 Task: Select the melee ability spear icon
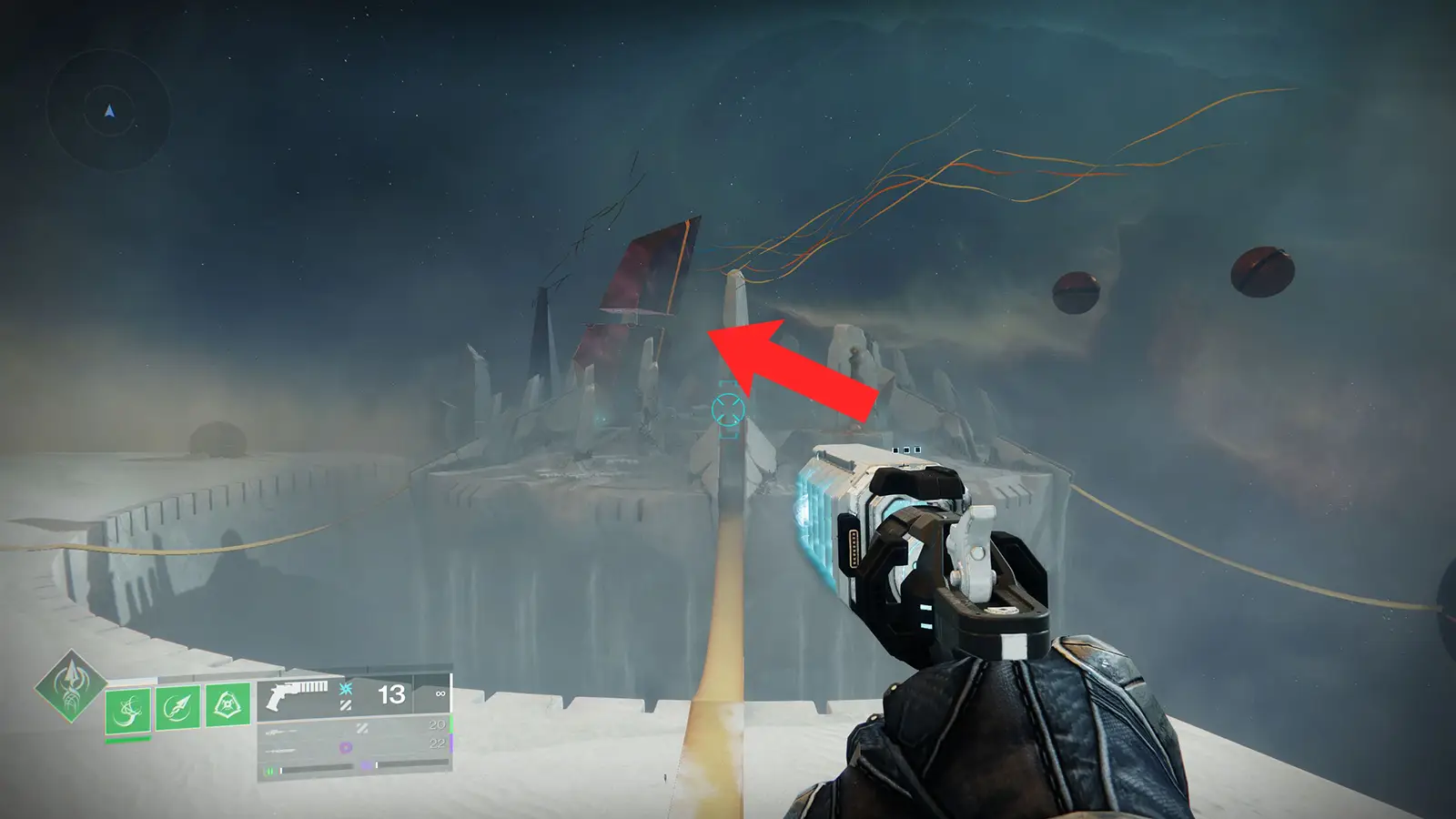point(177,706)
